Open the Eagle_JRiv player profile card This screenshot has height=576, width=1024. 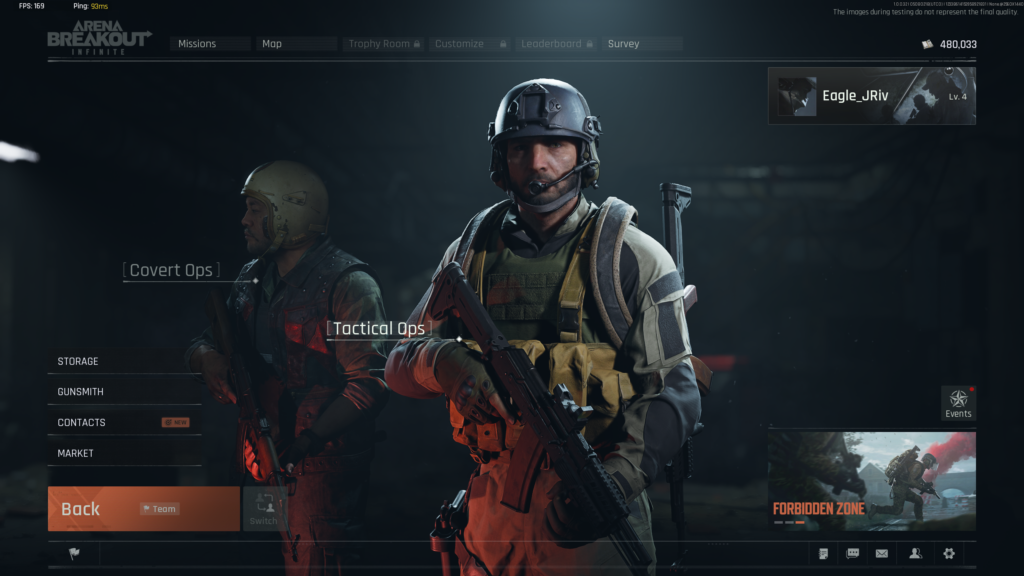point(871,96)
